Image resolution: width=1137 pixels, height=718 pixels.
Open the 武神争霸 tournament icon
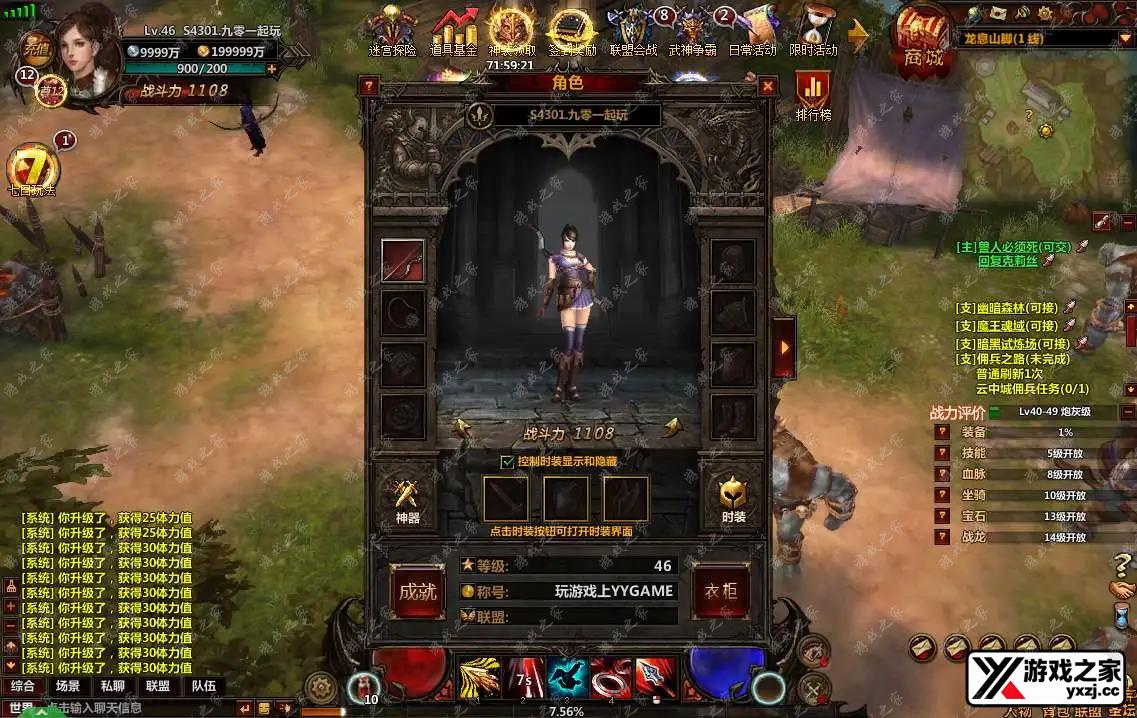coord(694,32)
